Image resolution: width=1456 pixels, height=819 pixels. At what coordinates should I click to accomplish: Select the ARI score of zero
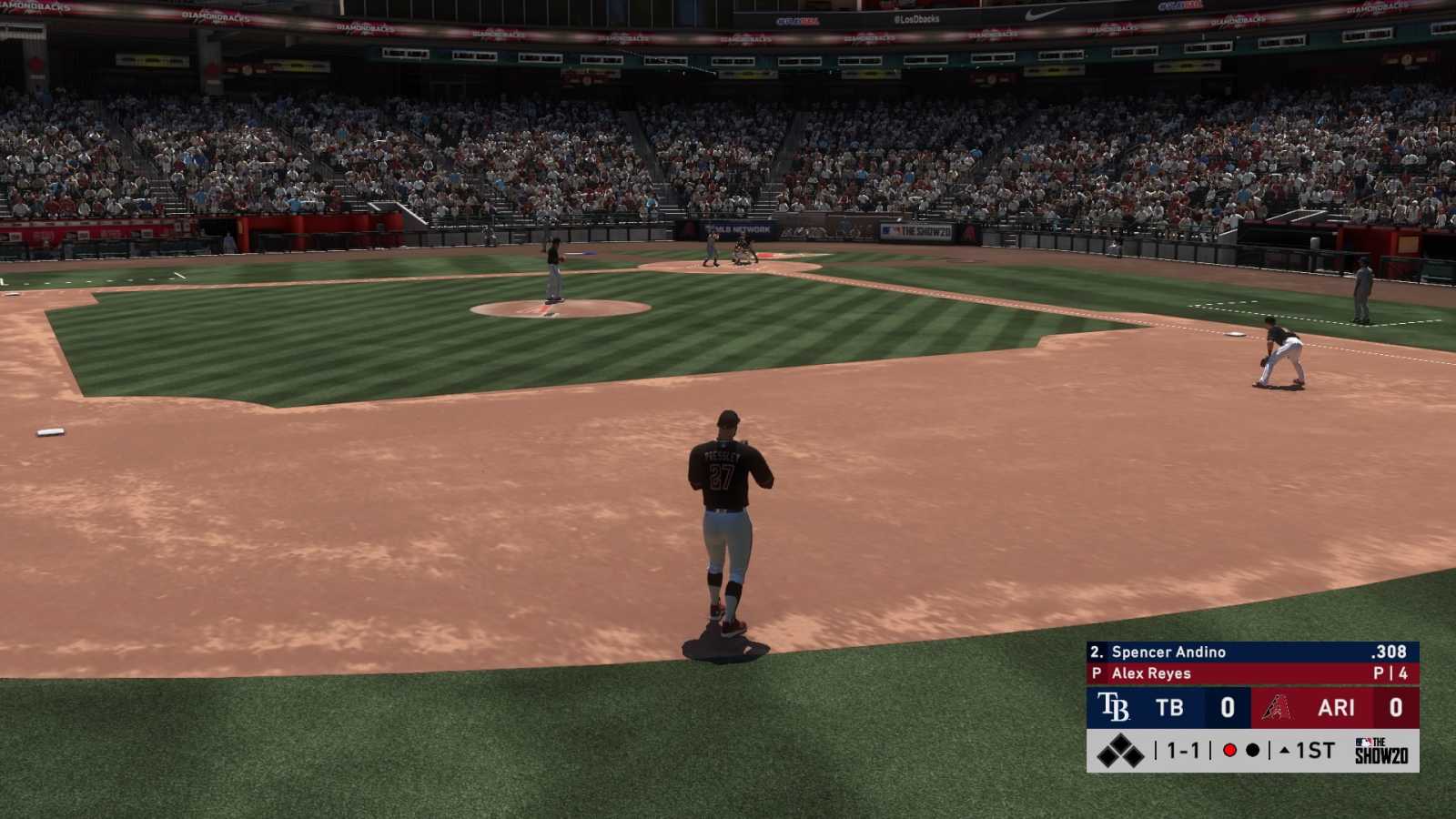1395,707
